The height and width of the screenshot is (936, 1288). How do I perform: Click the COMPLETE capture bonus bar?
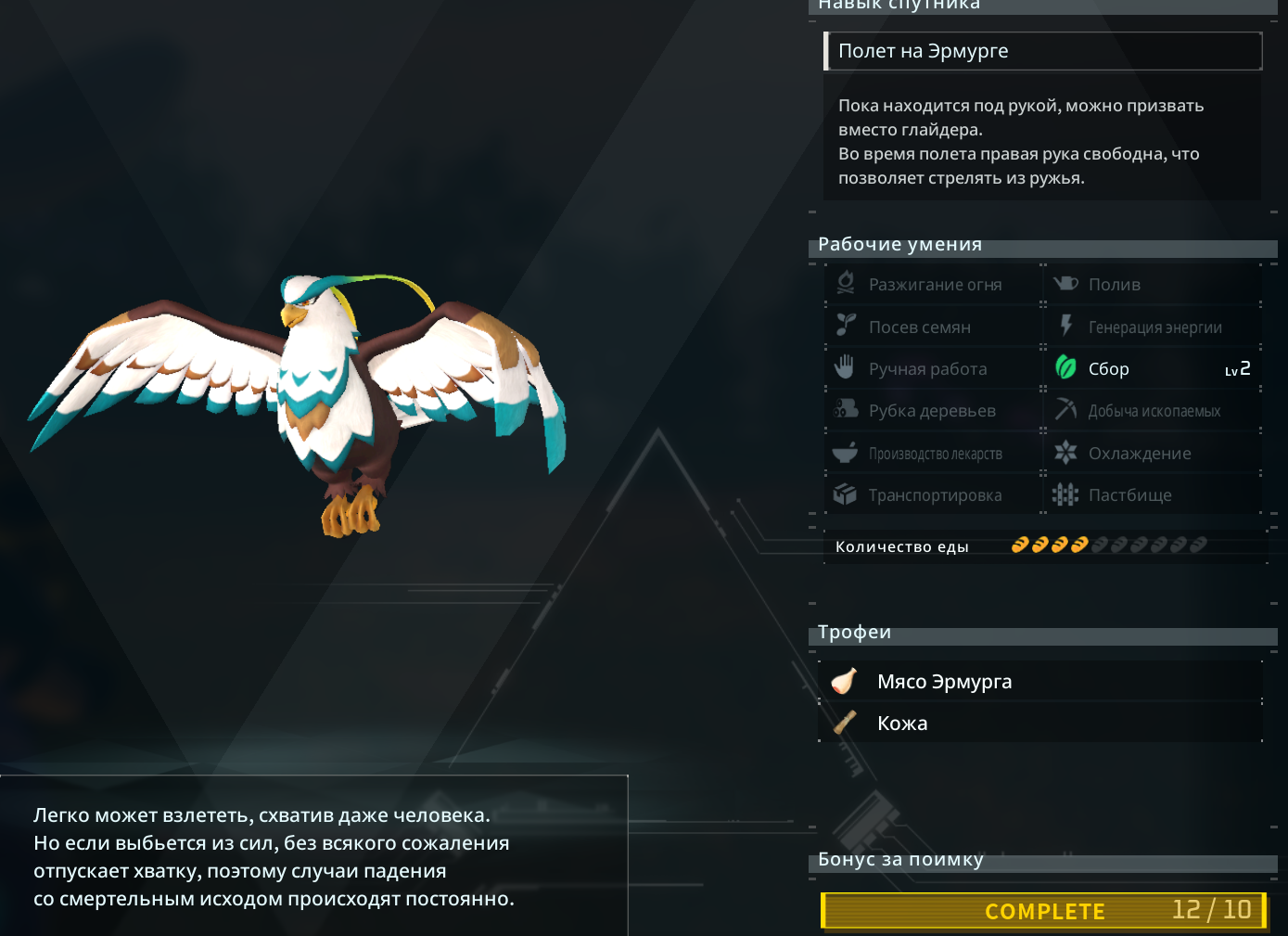point(1043,911)
